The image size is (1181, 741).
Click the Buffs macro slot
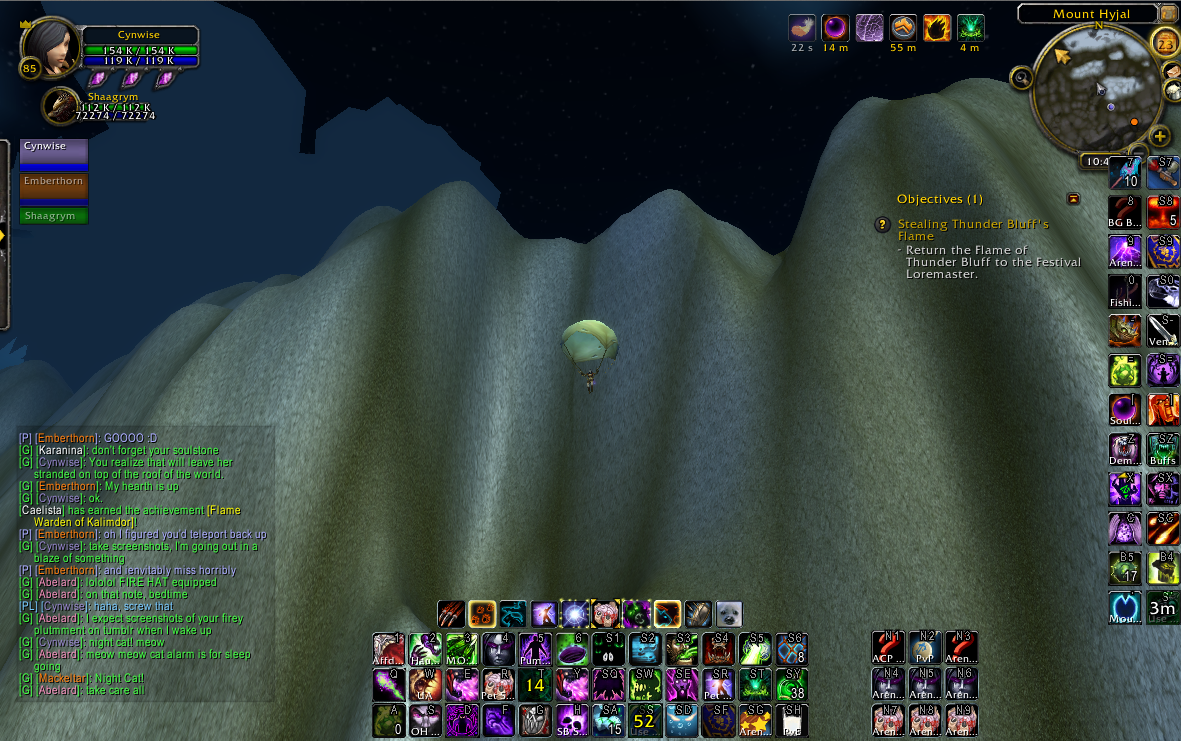tap(1162, 449)
